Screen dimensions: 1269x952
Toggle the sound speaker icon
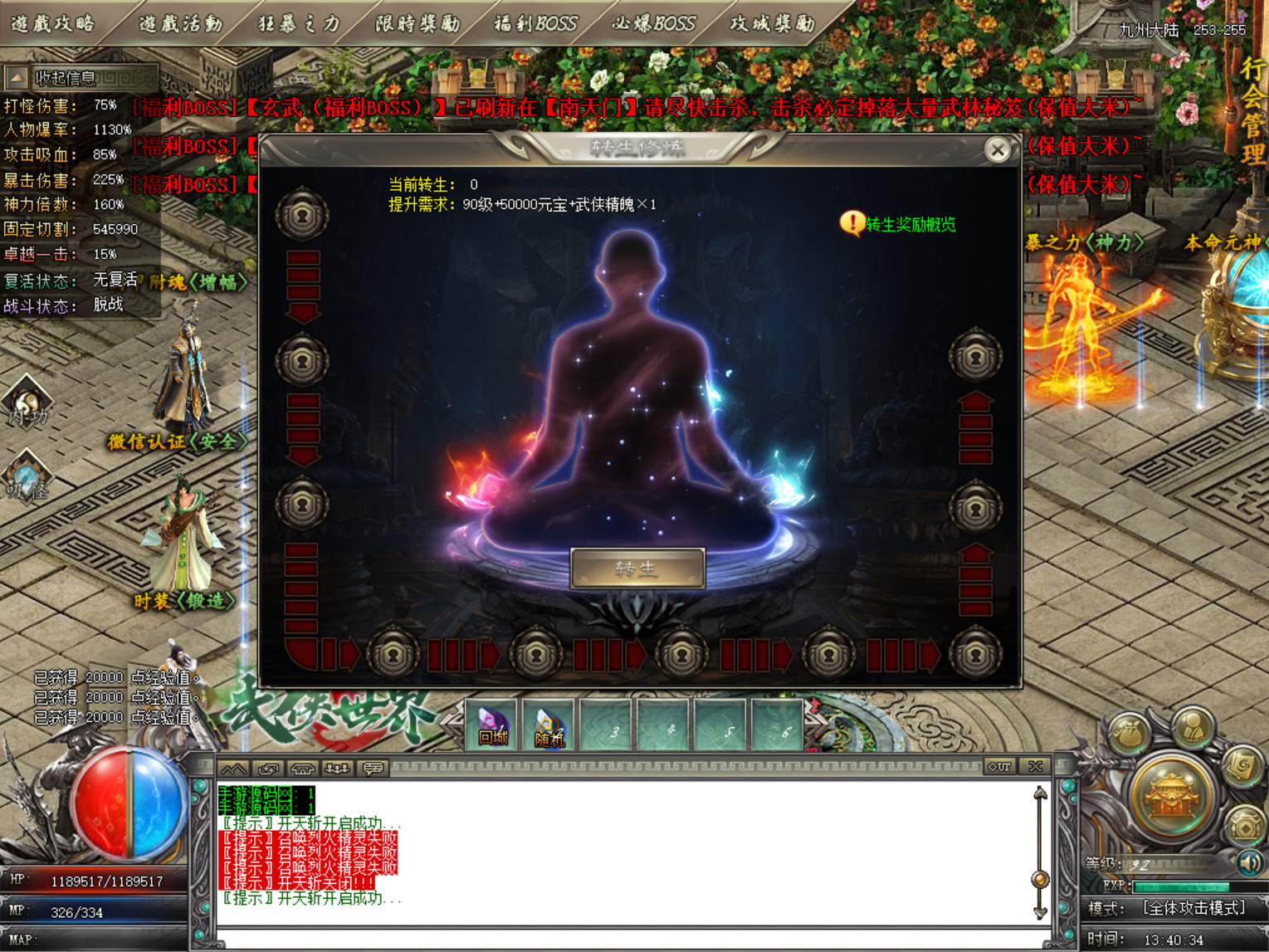1249,863
